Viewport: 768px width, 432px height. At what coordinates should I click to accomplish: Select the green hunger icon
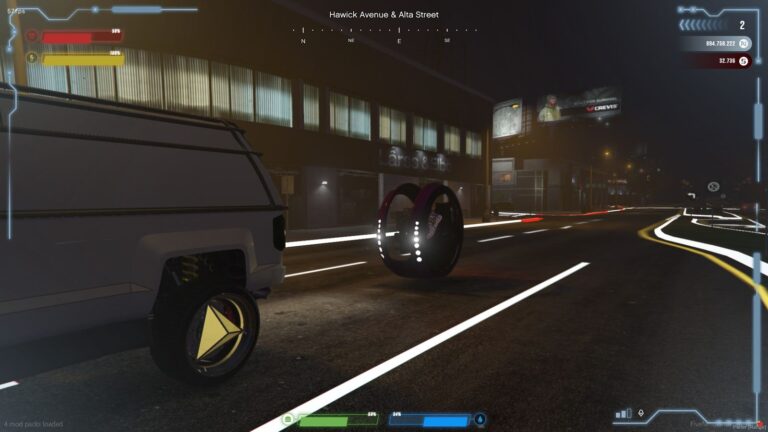(x=288, y=419)
